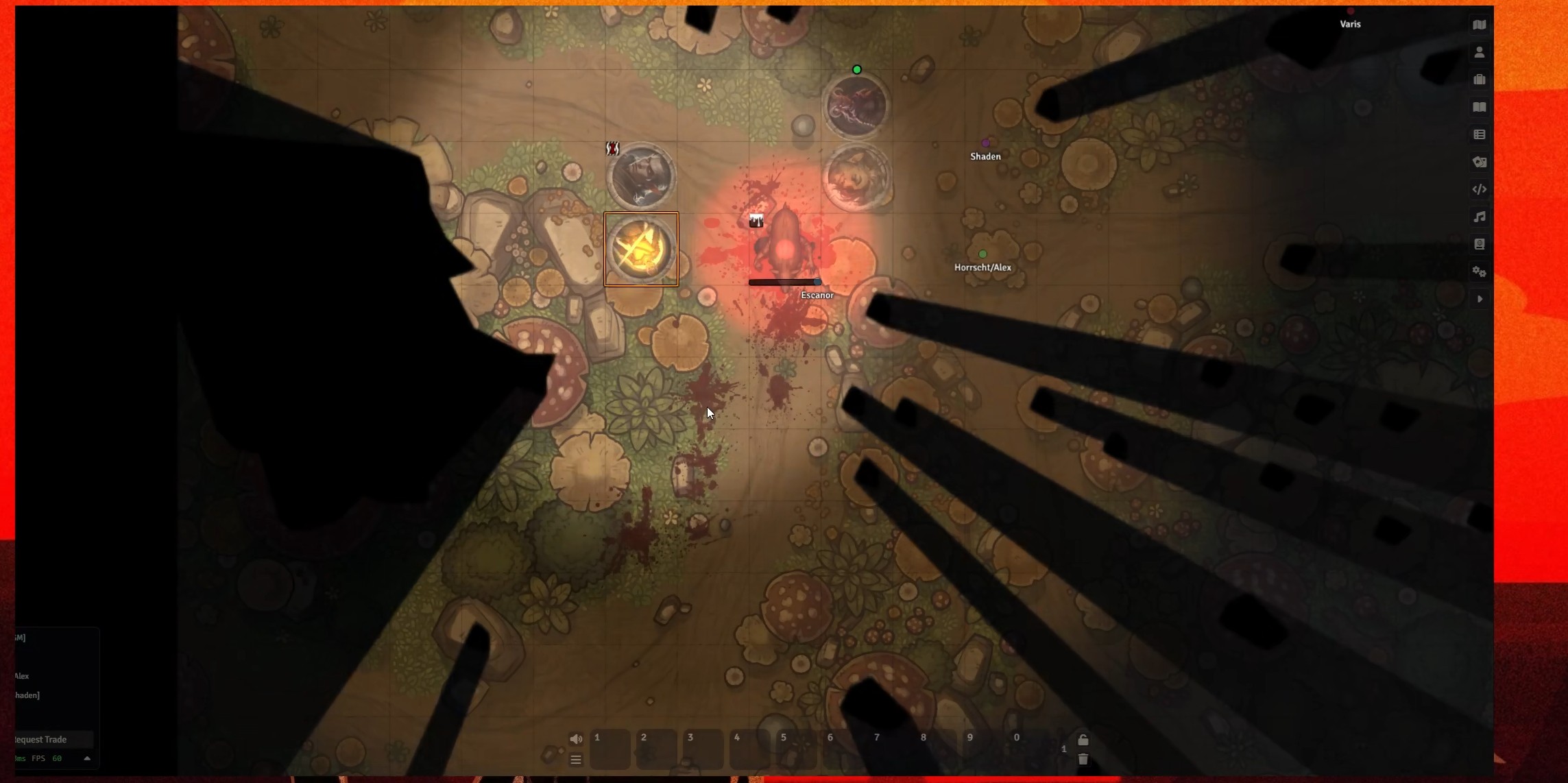Show the Rollable Tables list tab
This screenshot has height=783, width=1568.
1479,134
